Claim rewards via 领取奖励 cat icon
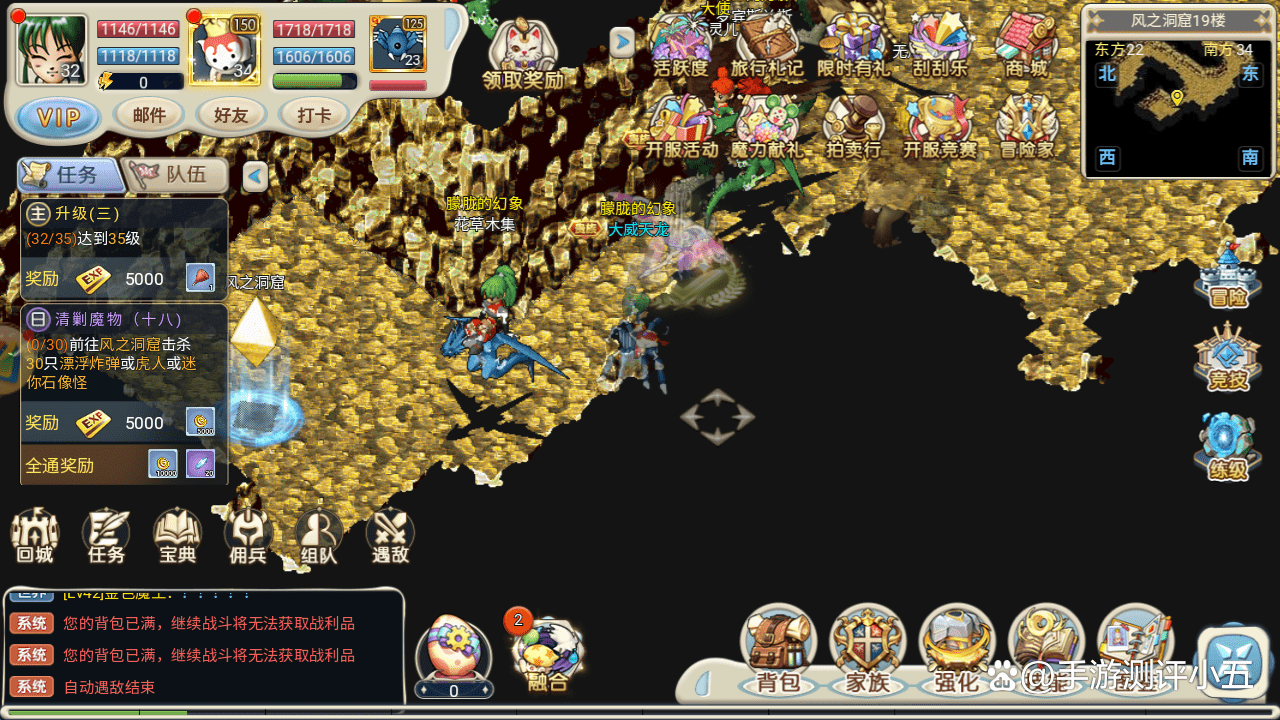 tap(522, 55)
